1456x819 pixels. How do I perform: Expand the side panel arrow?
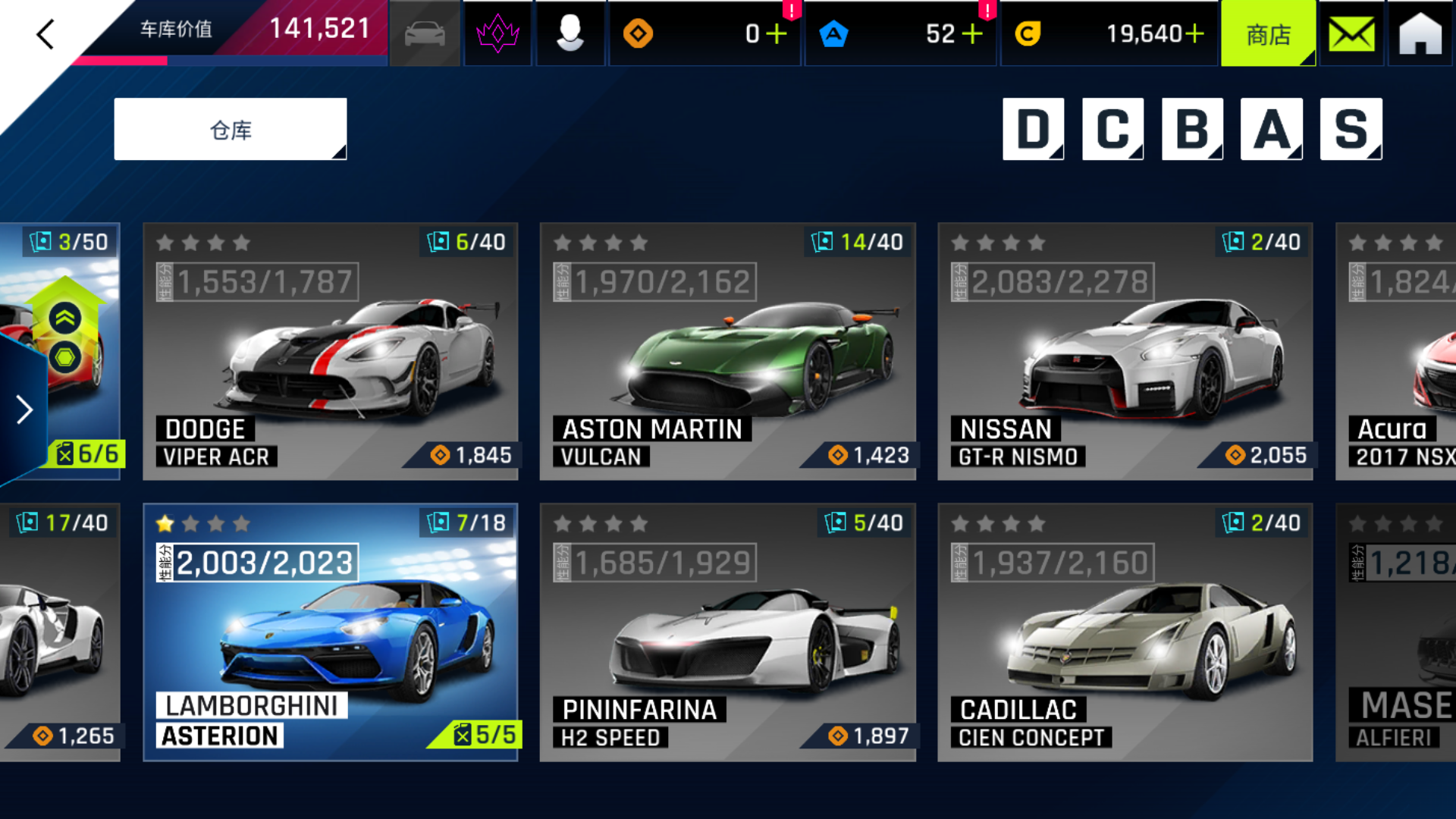click(24, 409)
